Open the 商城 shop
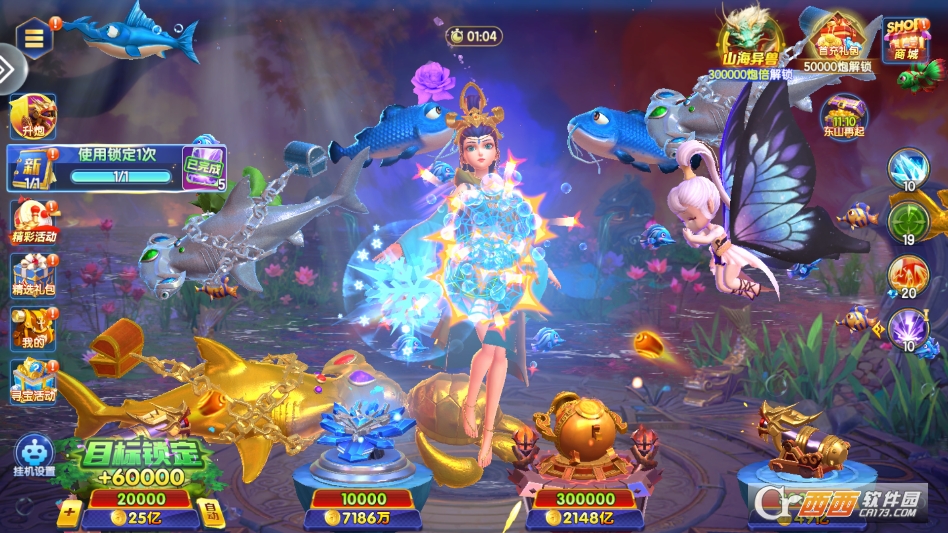The image size is (948, 533). point(906,40)
